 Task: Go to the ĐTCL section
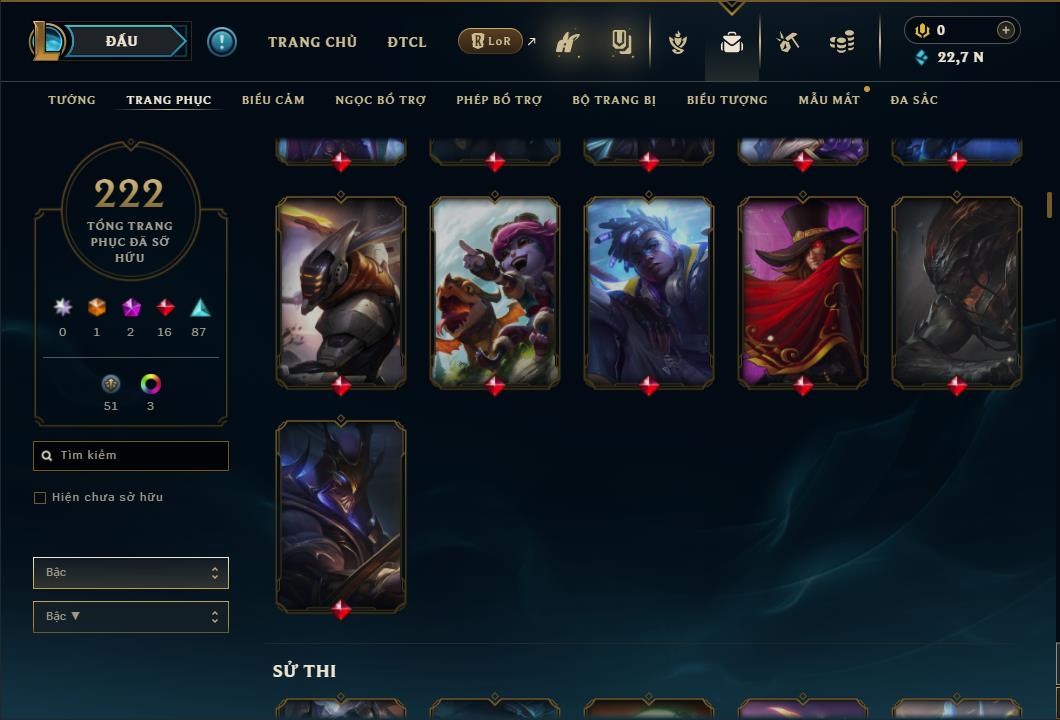407,42
